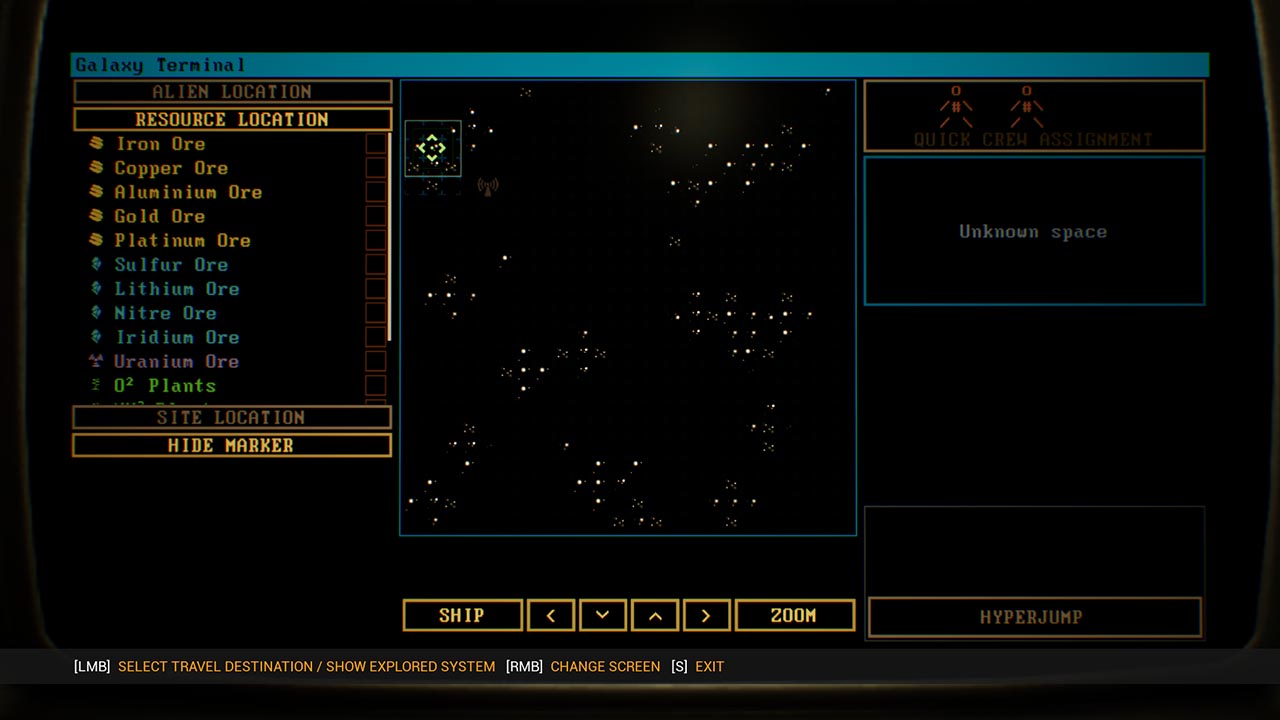Toggle the Platinum Ore checkbox
This screenshot has height=720, width=1280.
pyautogui.click(x=375, y=240)
